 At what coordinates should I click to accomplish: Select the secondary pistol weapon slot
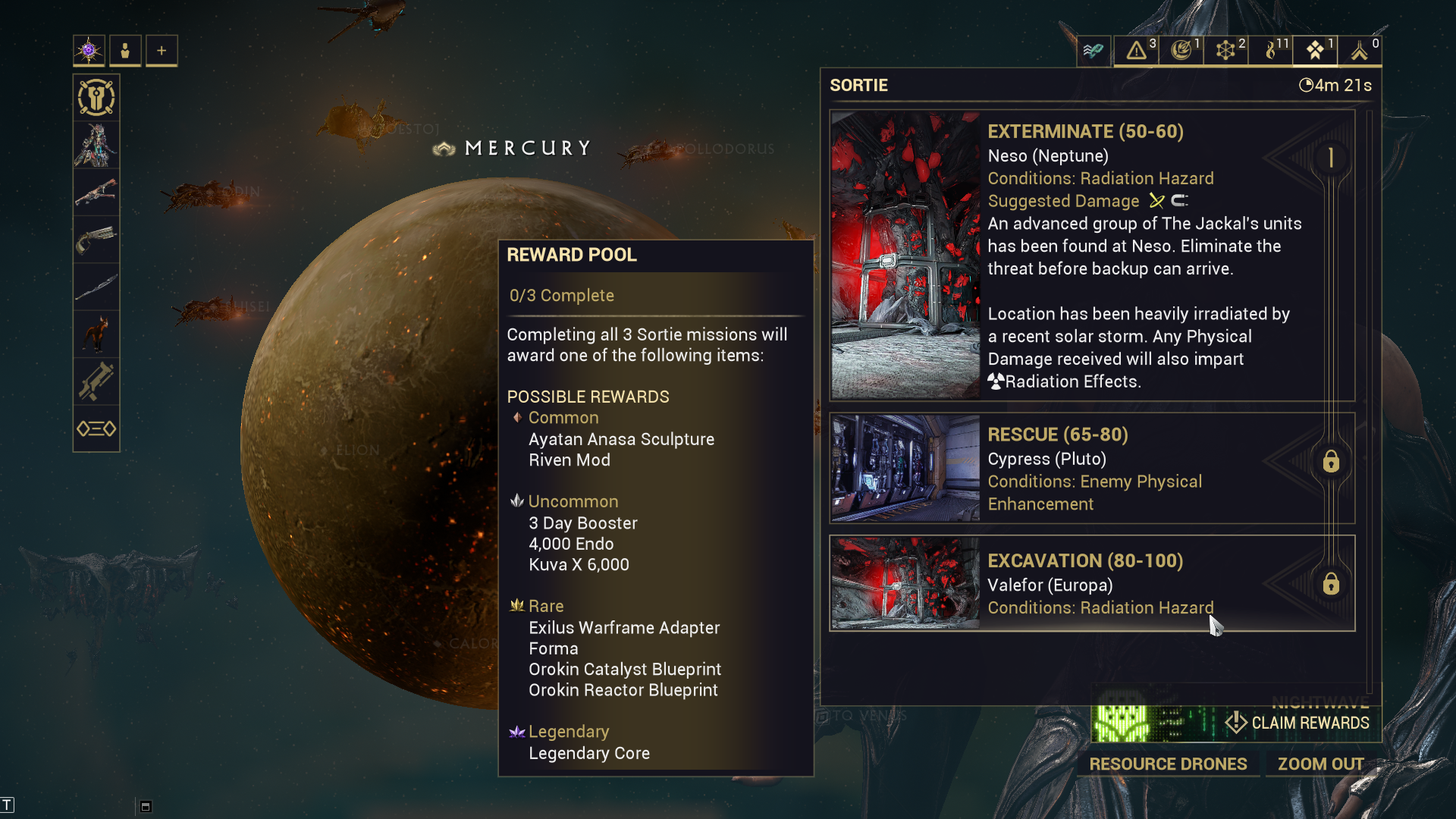click(96, 240)
